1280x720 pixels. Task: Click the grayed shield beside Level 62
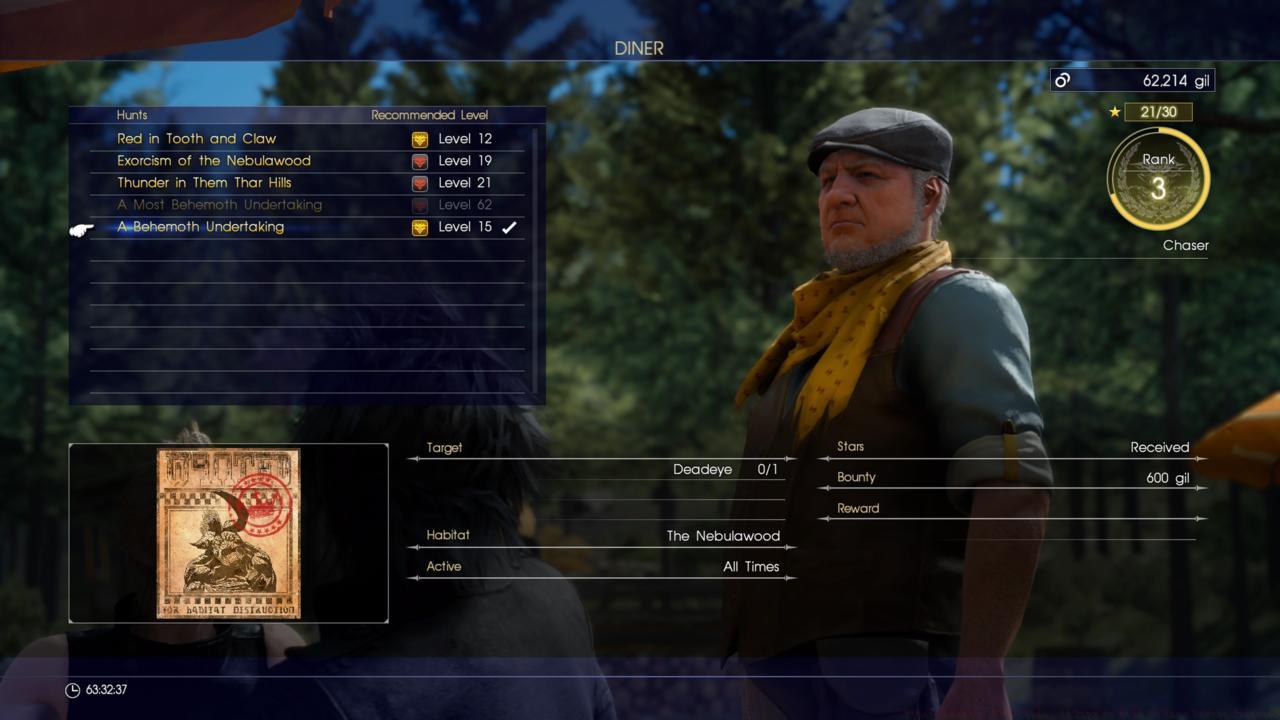pos(420,204)
